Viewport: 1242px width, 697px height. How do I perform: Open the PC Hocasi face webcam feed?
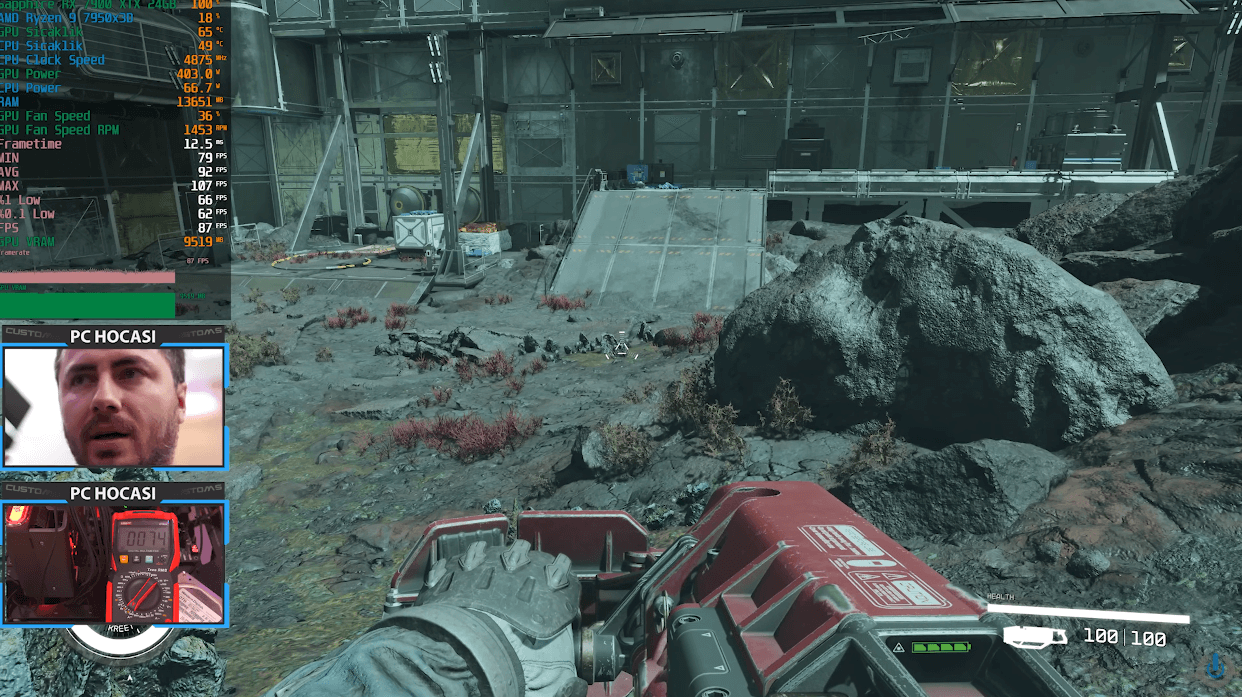tap(113, 406)
